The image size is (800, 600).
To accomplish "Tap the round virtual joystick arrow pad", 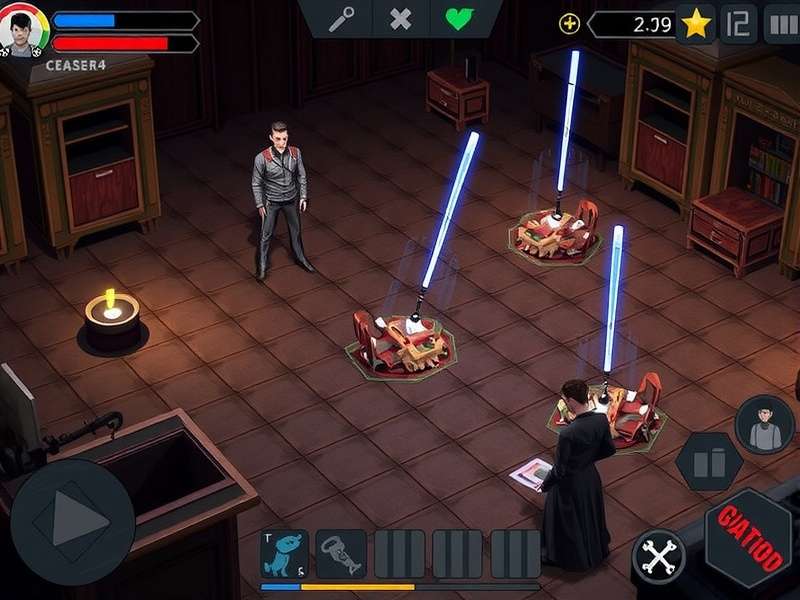I will tap(72, 521).
